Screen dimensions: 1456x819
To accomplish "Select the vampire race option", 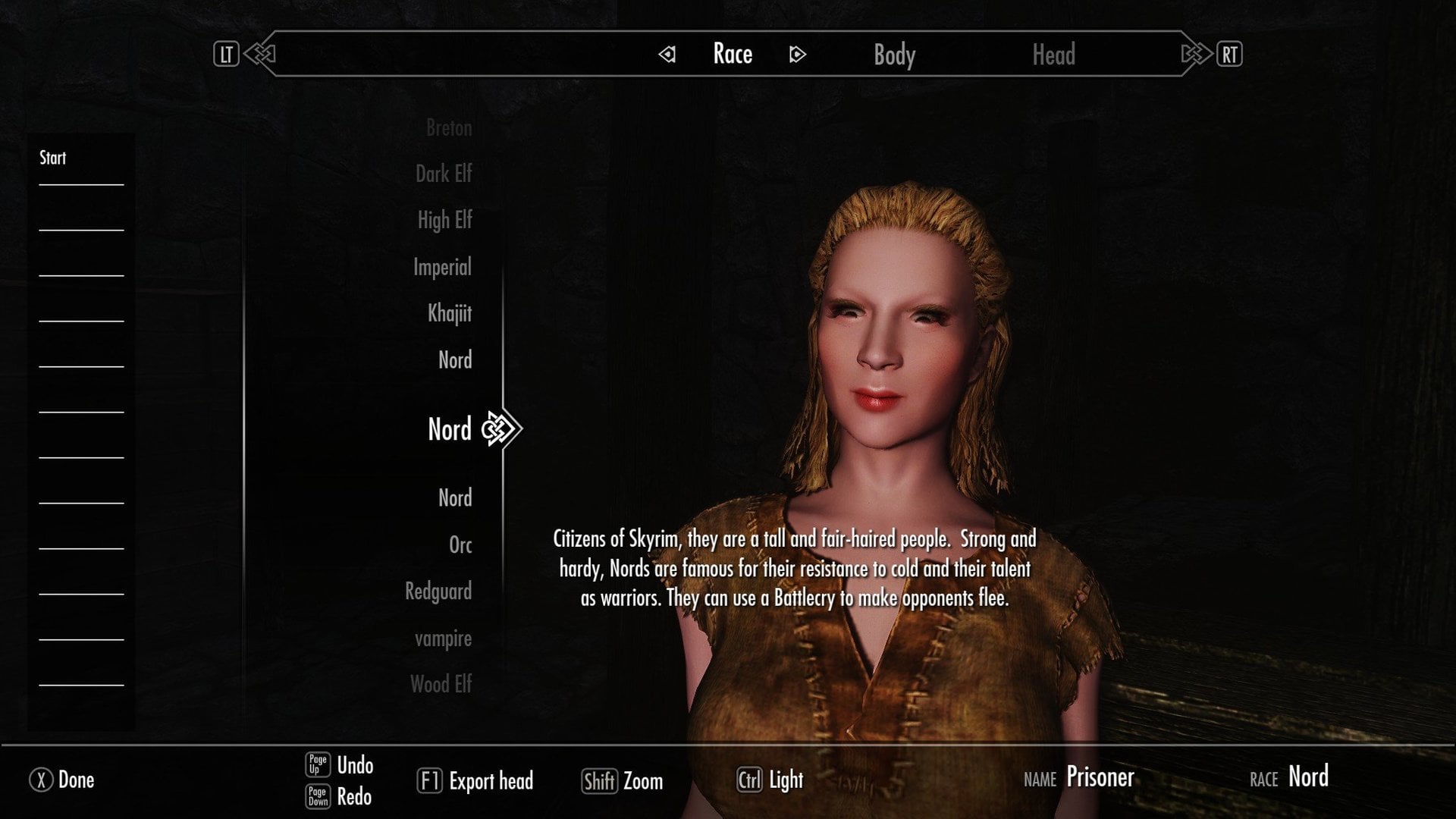I will (444, 639).
